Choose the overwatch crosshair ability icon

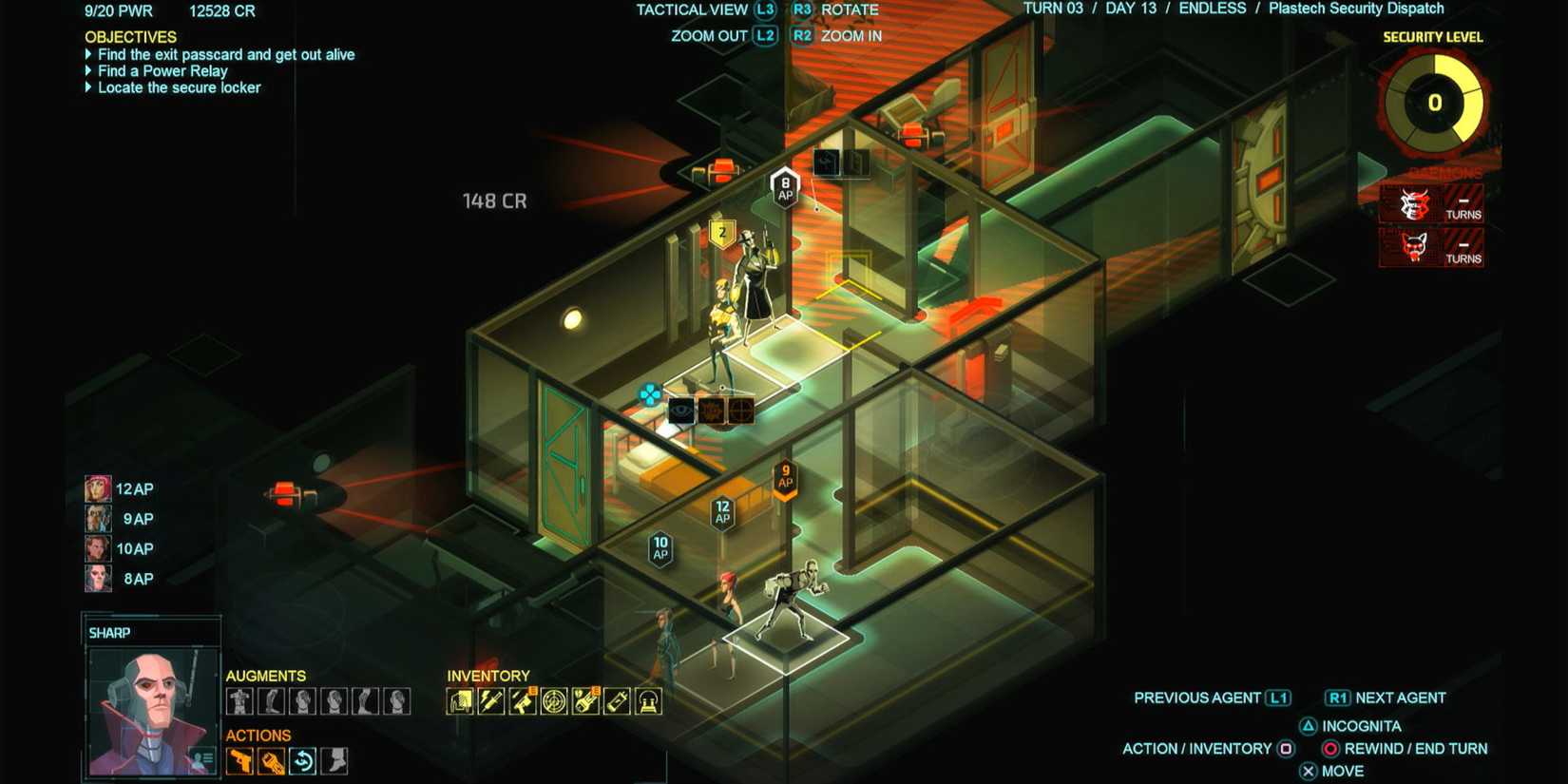[x=740, y=411]
